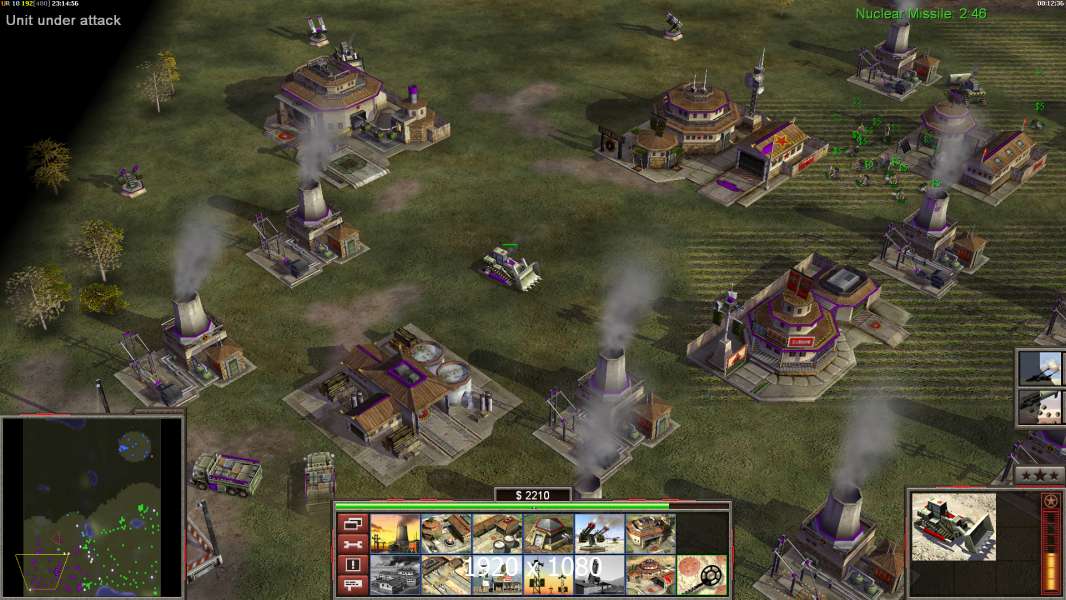This screenshot has width=1066, height=600.
Task: Select the Nuclear Missile silo build icon
Action: coord(599,575)
